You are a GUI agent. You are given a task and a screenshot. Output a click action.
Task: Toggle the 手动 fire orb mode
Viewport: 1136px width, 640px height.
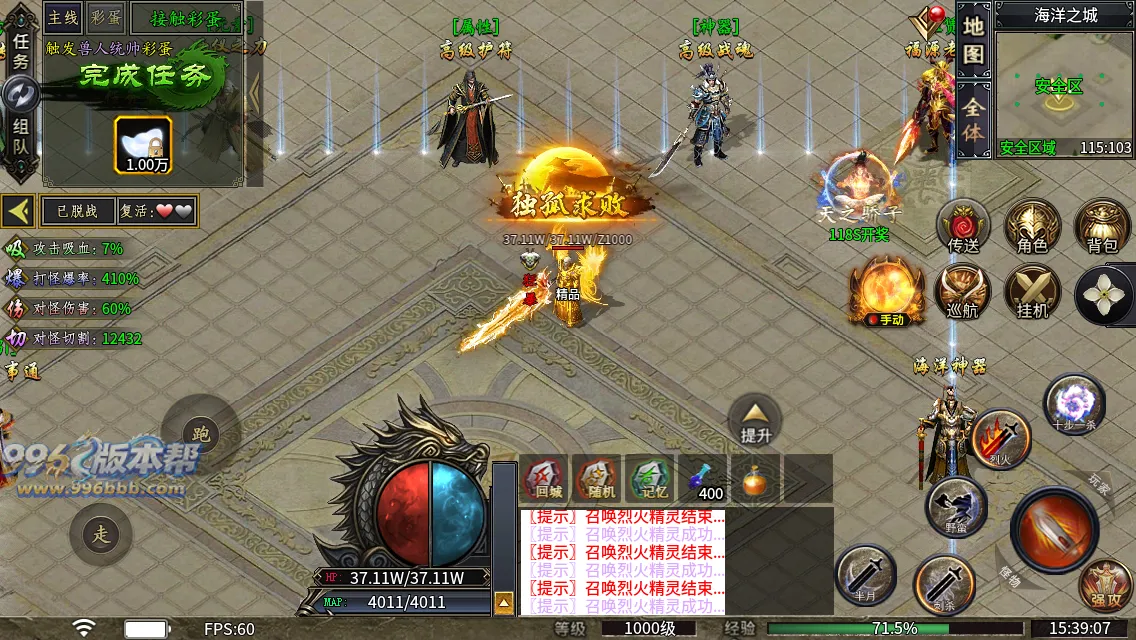[x=885, y=292]
